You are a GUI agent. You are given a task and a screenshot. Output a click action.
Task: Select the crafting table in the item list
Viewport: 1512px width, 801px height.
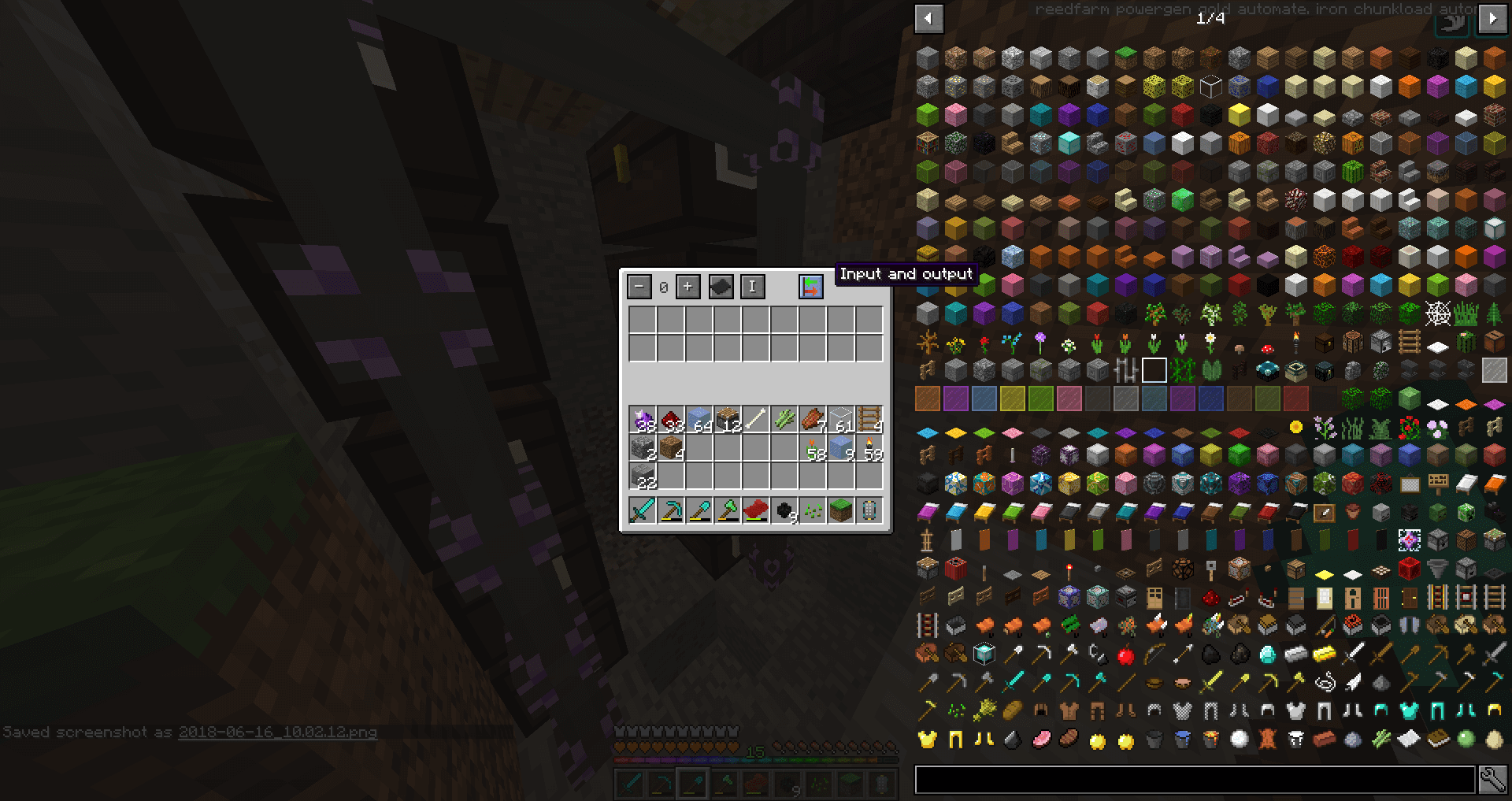pos(1352,342)
